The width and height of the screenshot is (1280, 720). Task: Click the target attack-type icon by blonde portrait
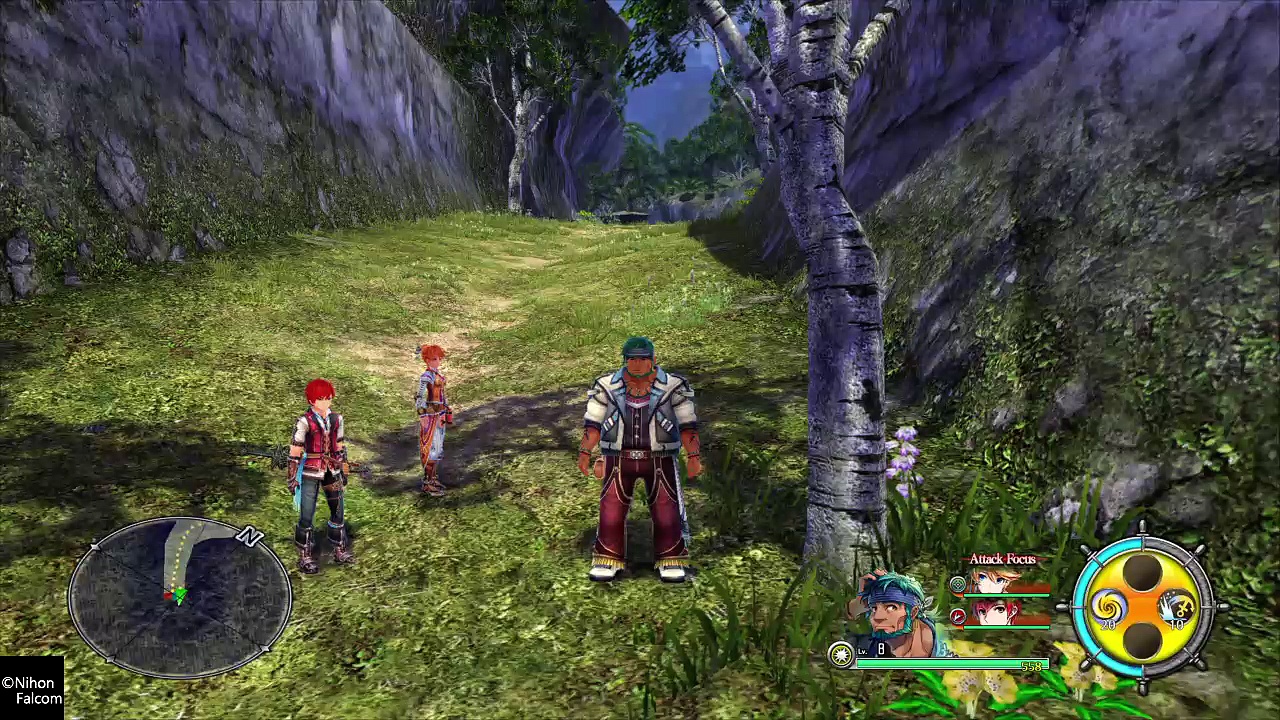pyautogui.click(x=958, y=584)
